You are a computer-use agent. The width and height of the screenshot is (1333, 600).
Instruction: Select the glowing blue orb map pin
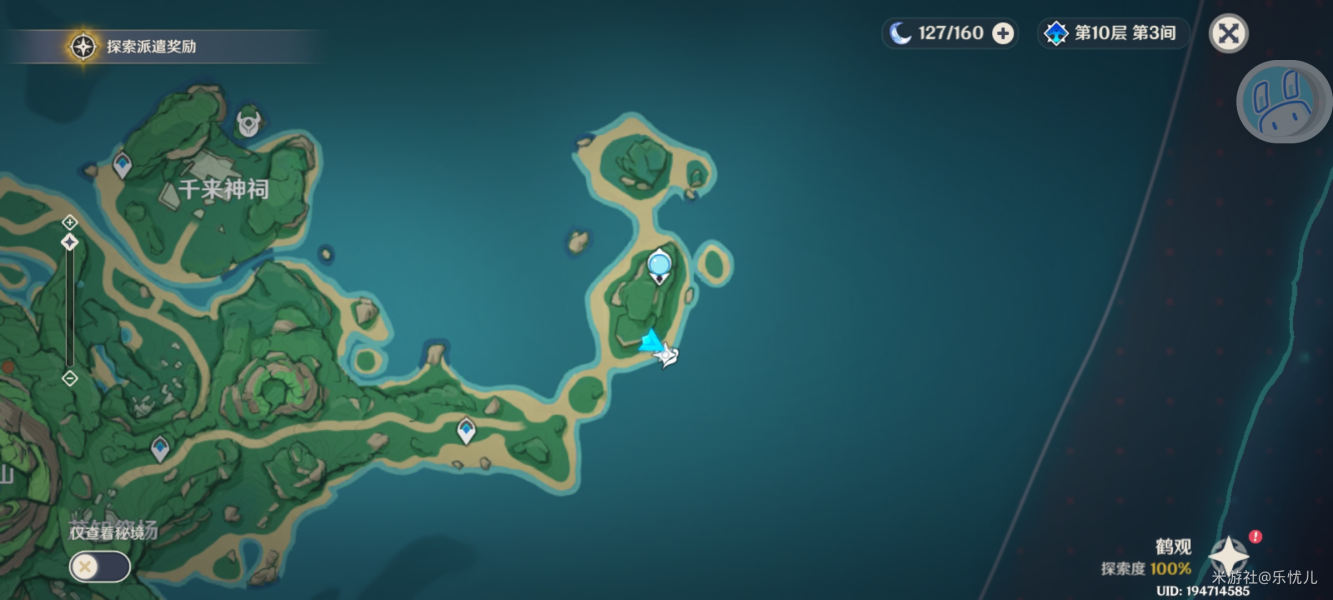pyautogui.click(x=659, y=266)
